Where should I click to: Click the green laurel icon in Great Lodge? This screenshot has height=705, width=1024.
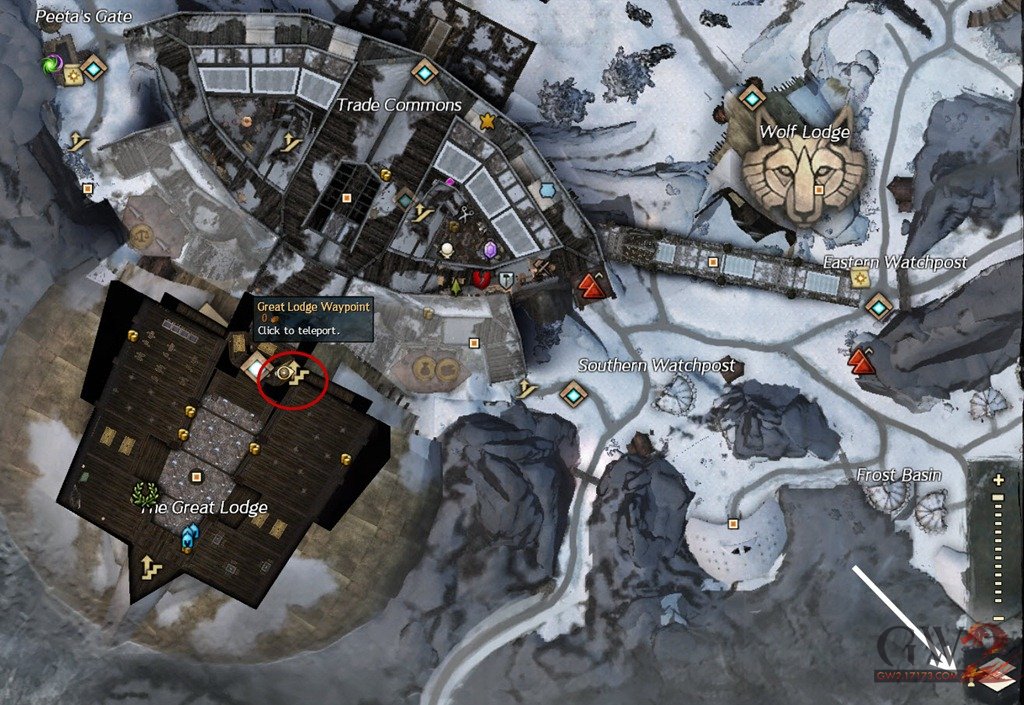tap(142, 494)
